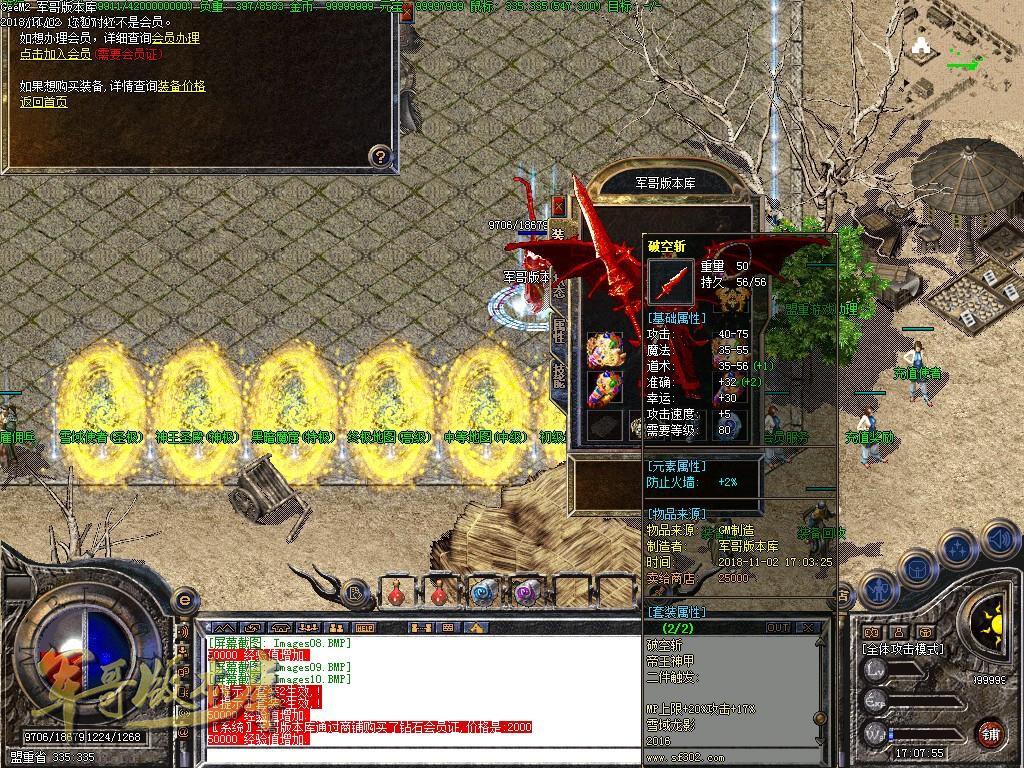Screen dimensions: 1024x768
Task: Use the first red potion in hotbar
Action: [398, 592]
